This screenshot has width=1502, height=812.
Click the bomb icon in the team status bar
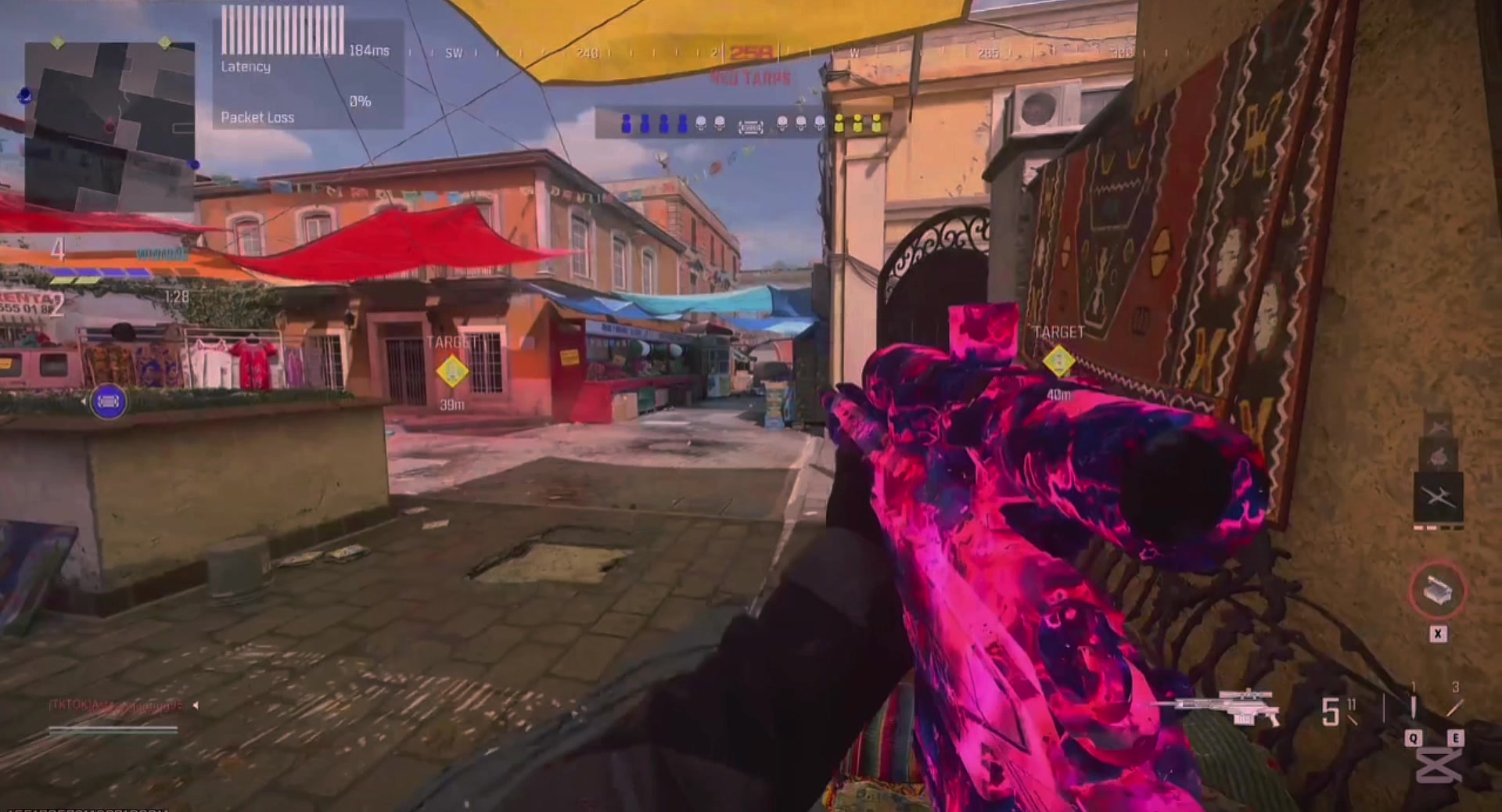pyautogui.click(x=750, y=126)
